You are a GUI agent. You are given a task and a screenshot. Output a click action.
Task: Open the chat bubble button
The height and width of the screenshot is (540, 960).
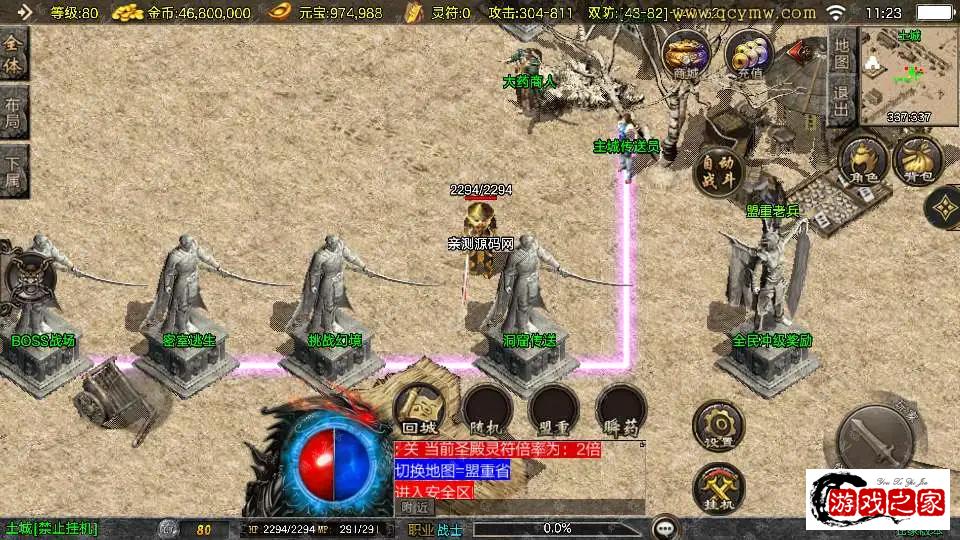[662, 528]
